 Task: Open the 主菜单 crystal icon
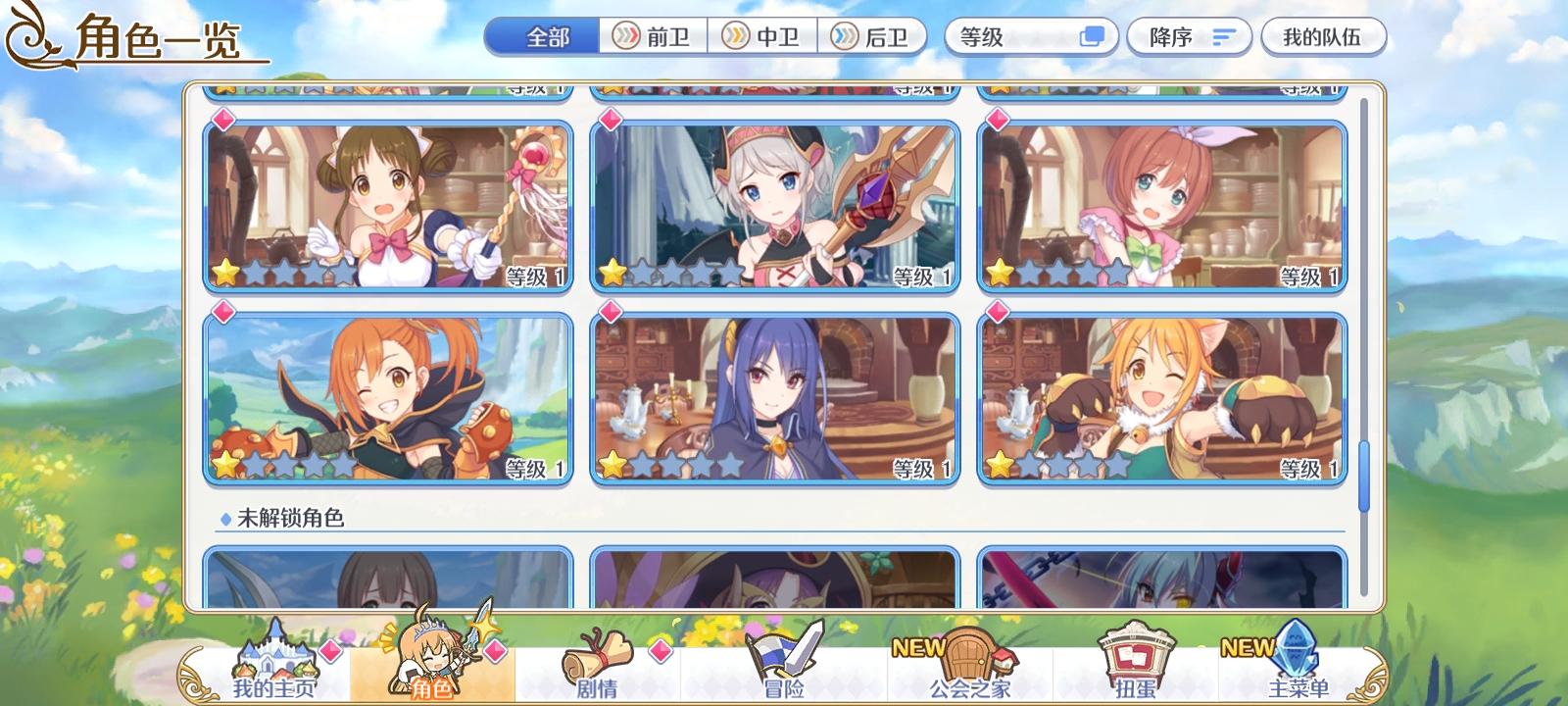tap(1292, 655)
